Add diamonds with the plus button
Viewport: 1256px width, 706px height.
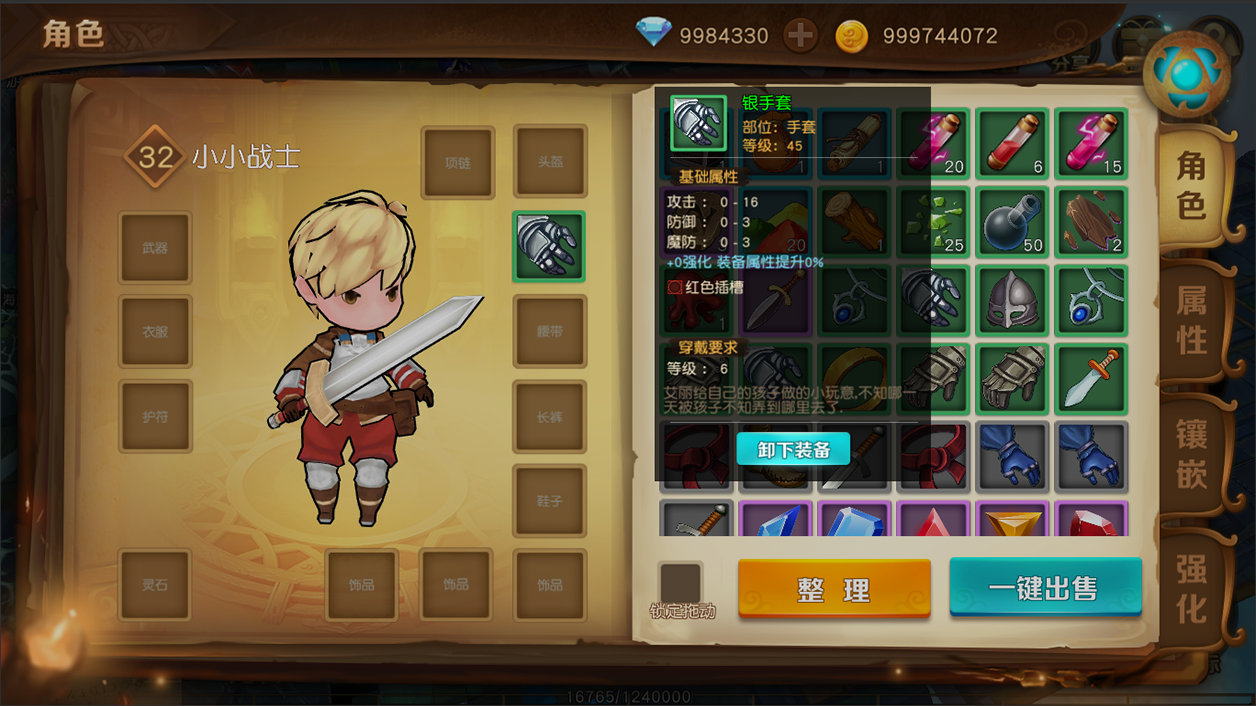[800, 36]
